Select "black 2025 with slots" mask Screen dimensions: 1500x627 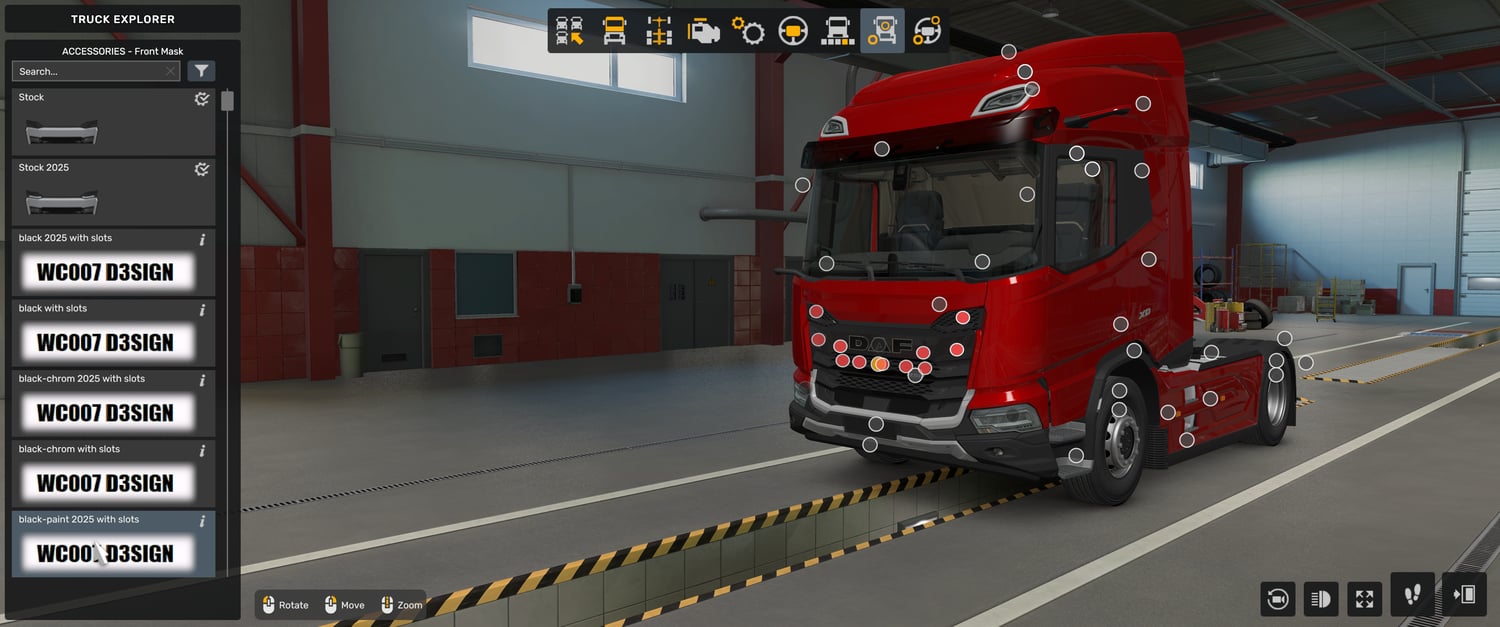(113, 263)
